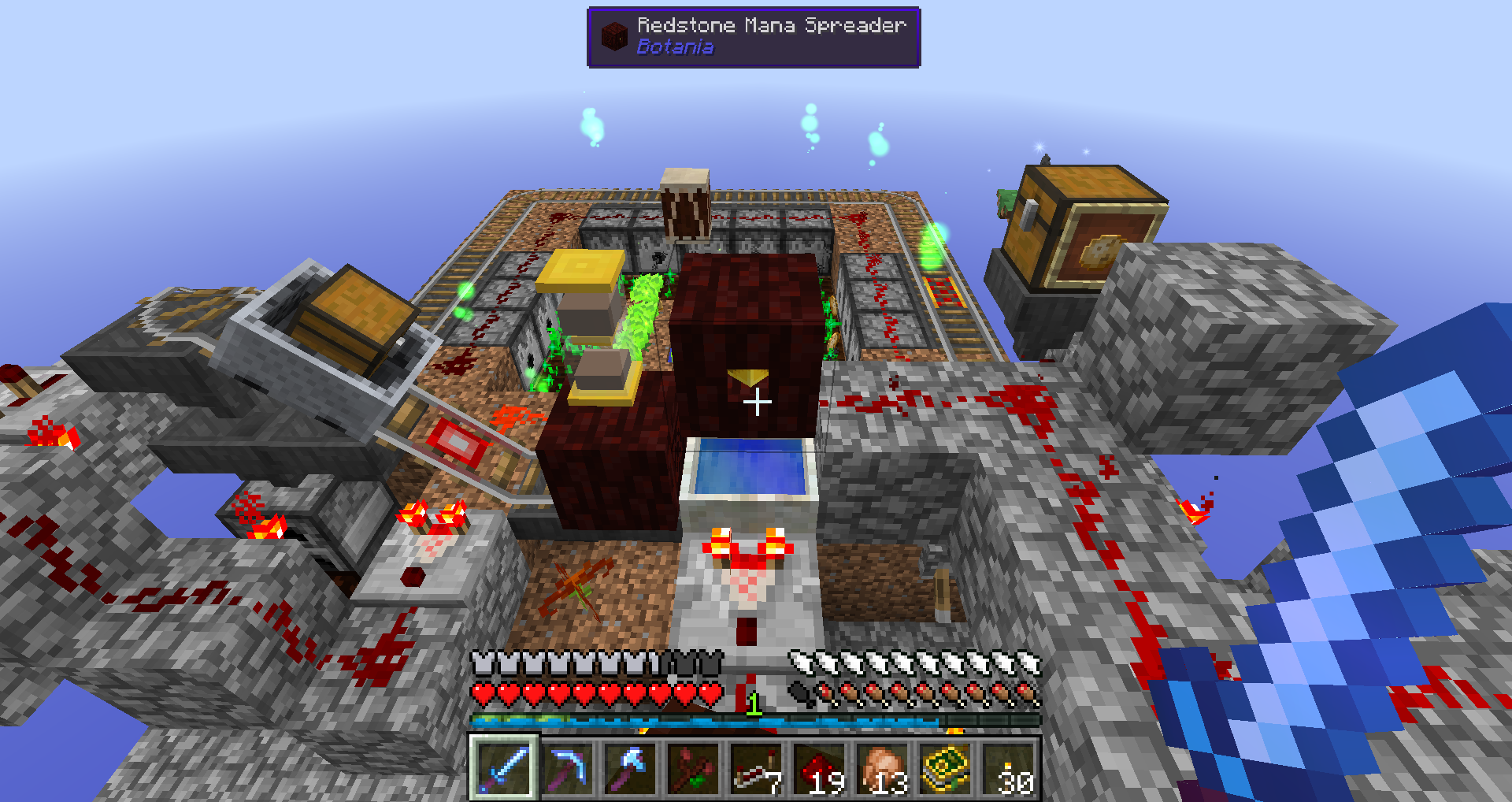The height and width of the screenshot is (802, 1512).
Task: Select the redstone repeater stack of 7
Action: pos(757,768)
